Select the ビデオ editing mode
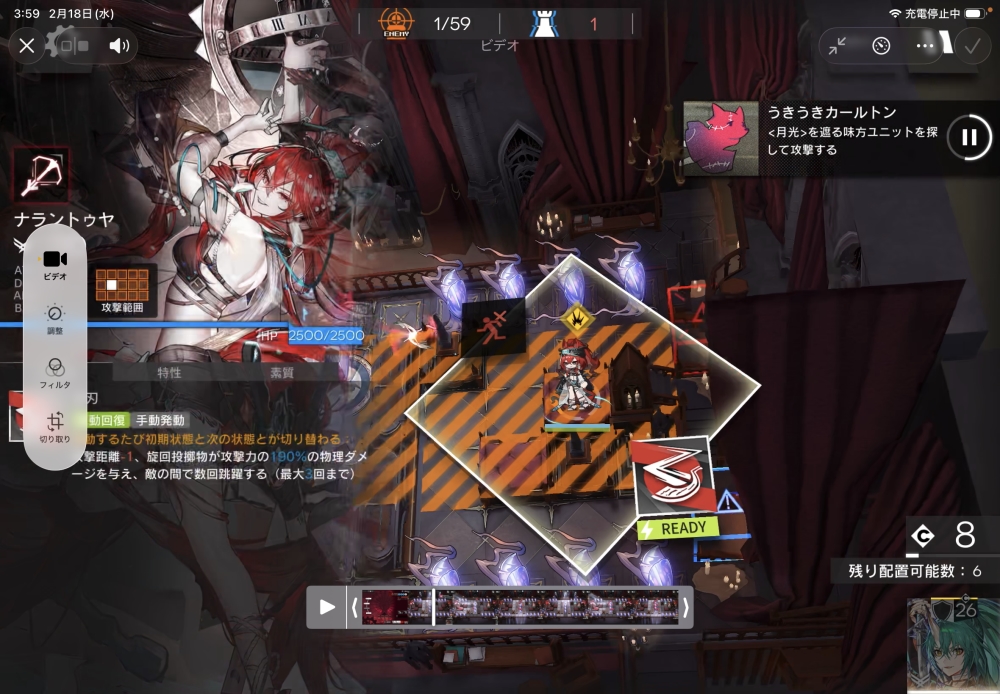 [55, 264]
